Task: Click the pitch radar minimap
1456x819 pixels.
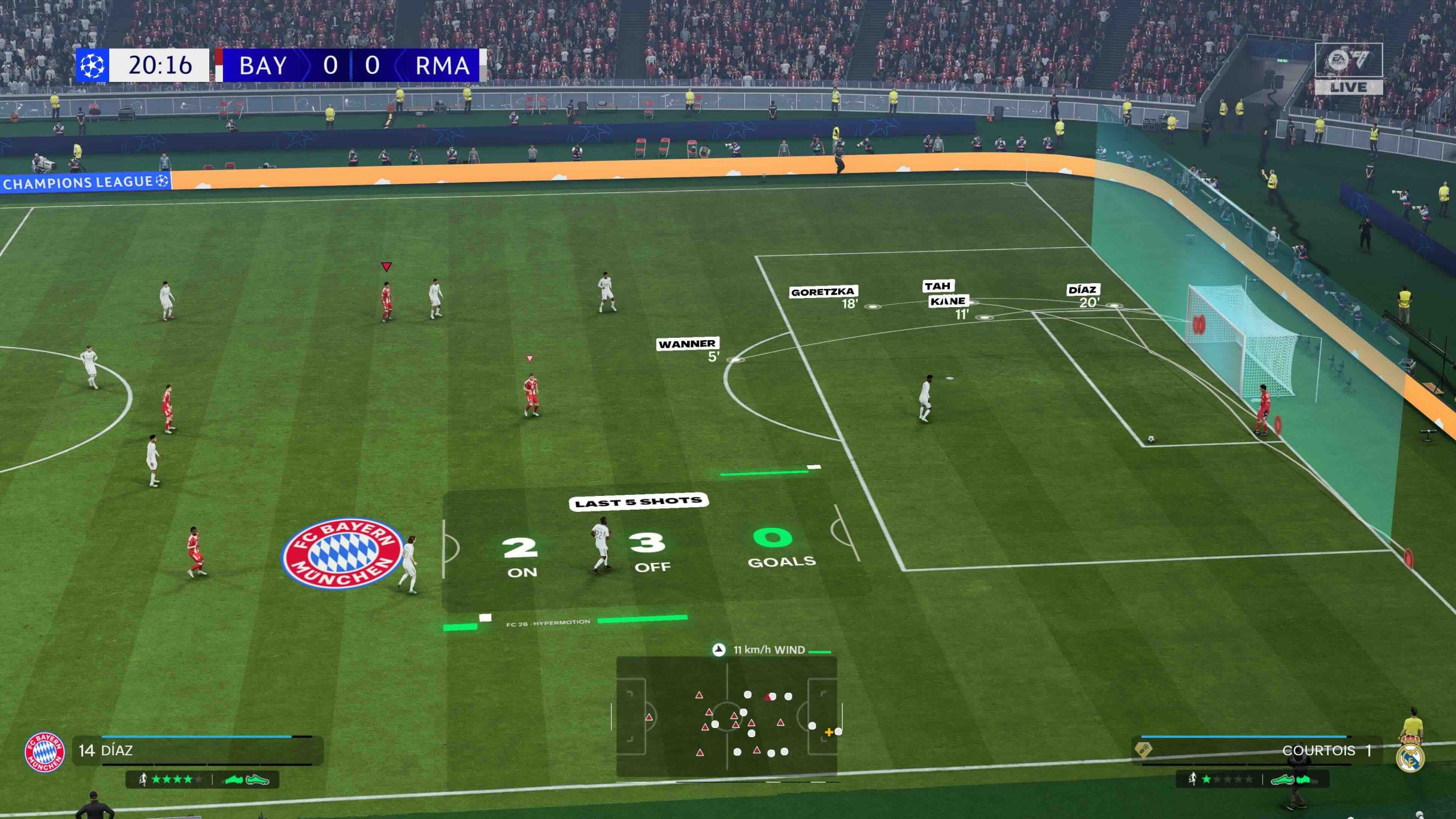Action: (726, 717)
